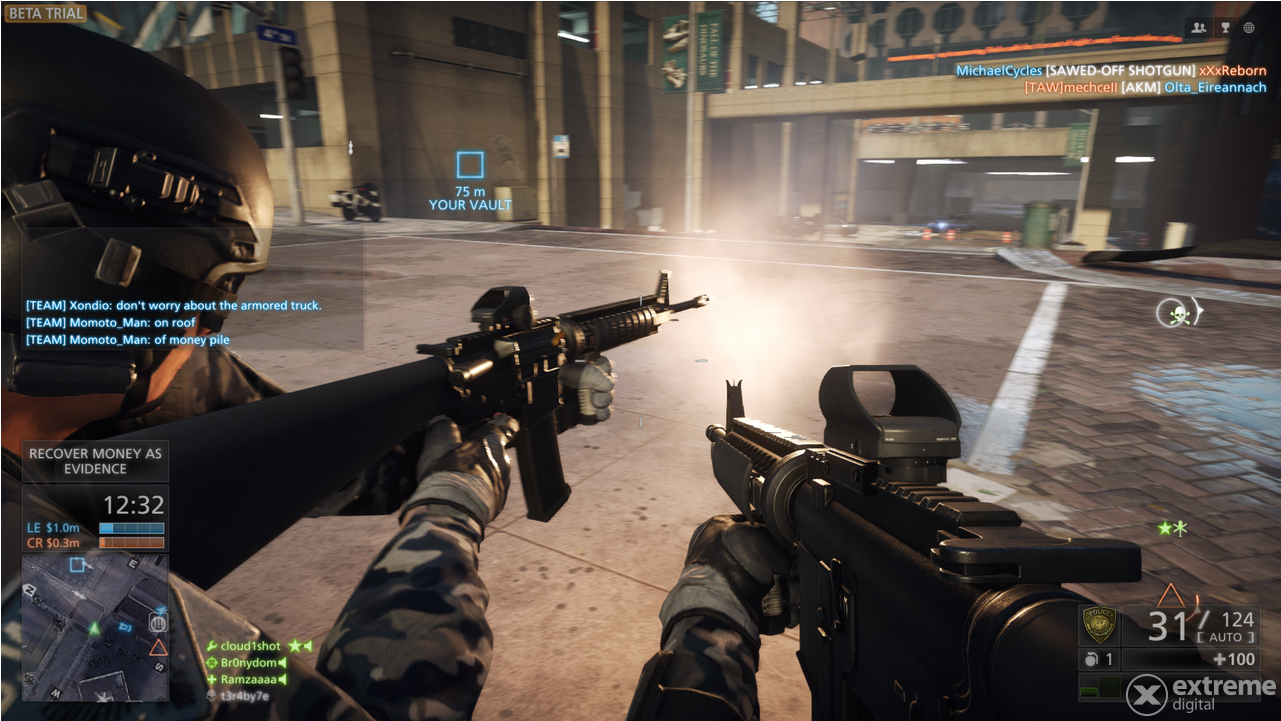Select the BETA TRIAL label
The width and height of the screenshot is (1281, 721).
tap(45, 13)
